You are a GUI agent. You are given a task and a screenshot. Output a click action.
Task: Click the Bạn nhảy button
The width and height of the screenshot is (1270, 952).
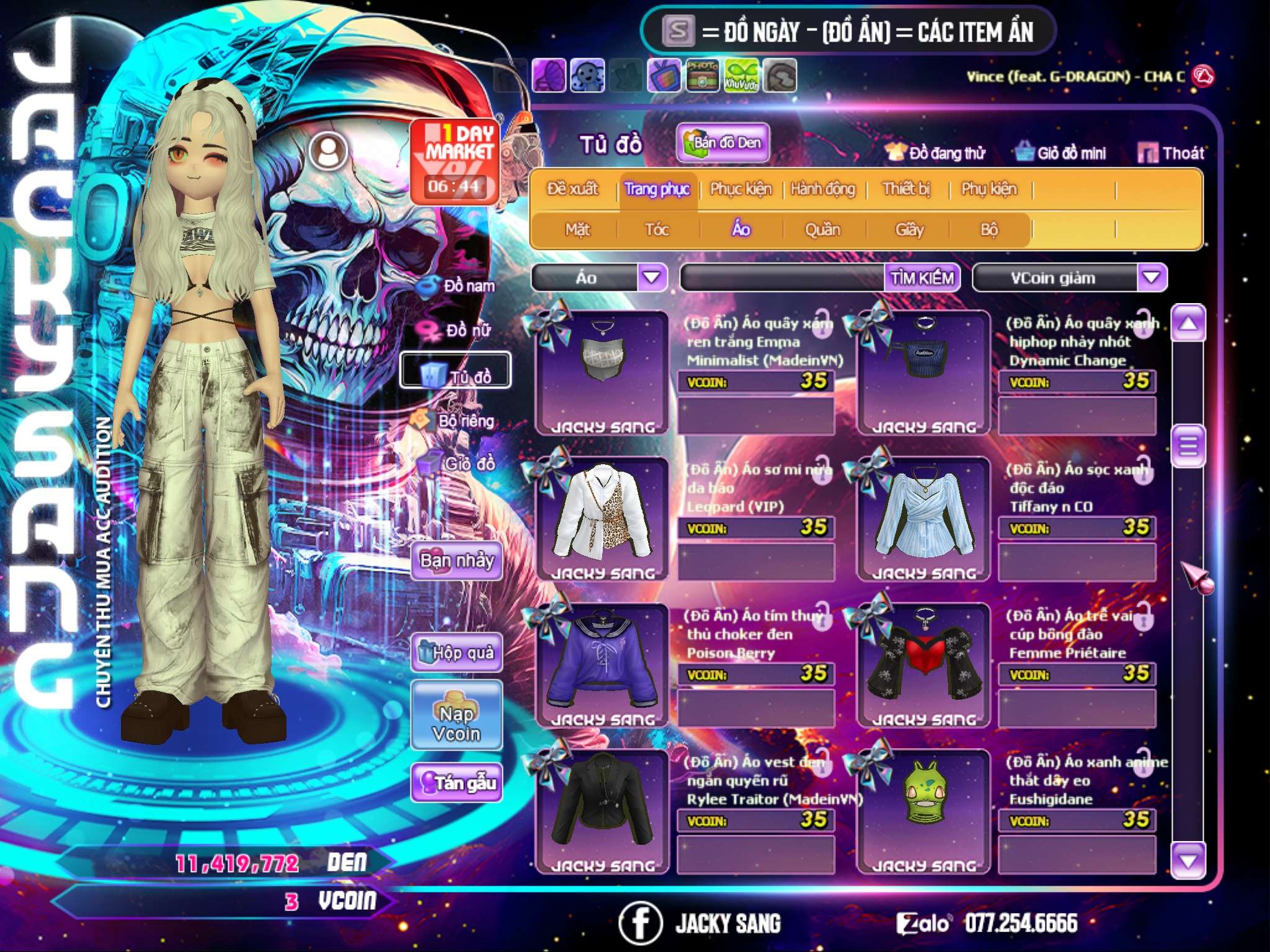[x=457, y=561]
